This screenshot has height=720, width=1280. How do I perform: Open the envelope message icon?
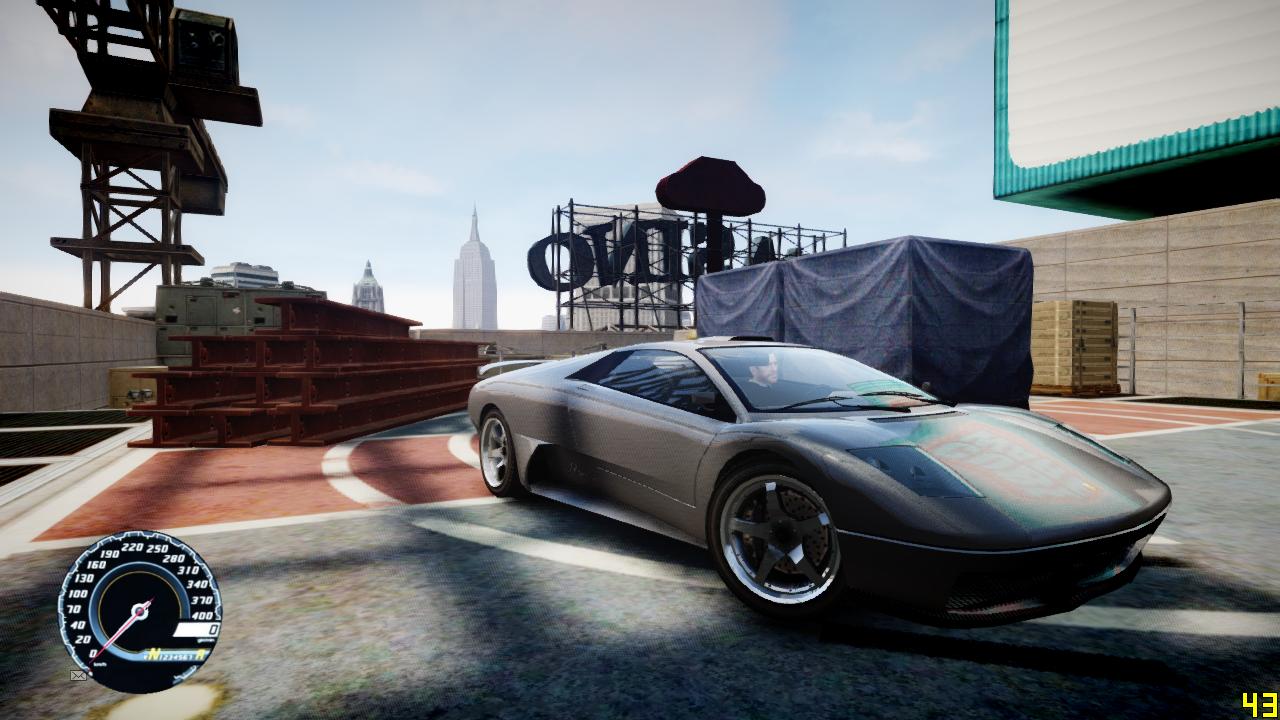[78, 676]
